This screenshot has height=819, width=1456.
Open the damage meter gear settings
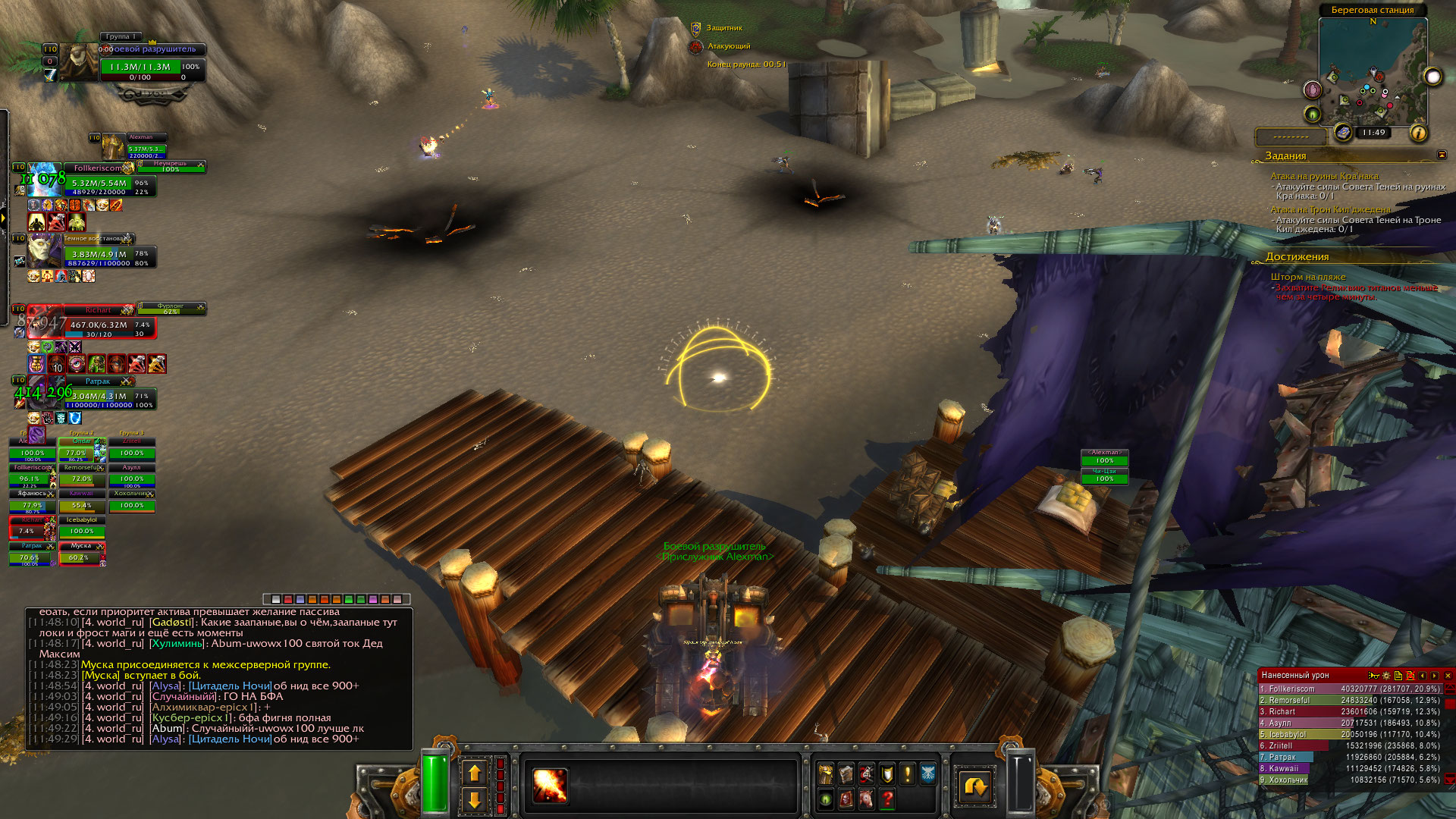tap(1386, 675)
